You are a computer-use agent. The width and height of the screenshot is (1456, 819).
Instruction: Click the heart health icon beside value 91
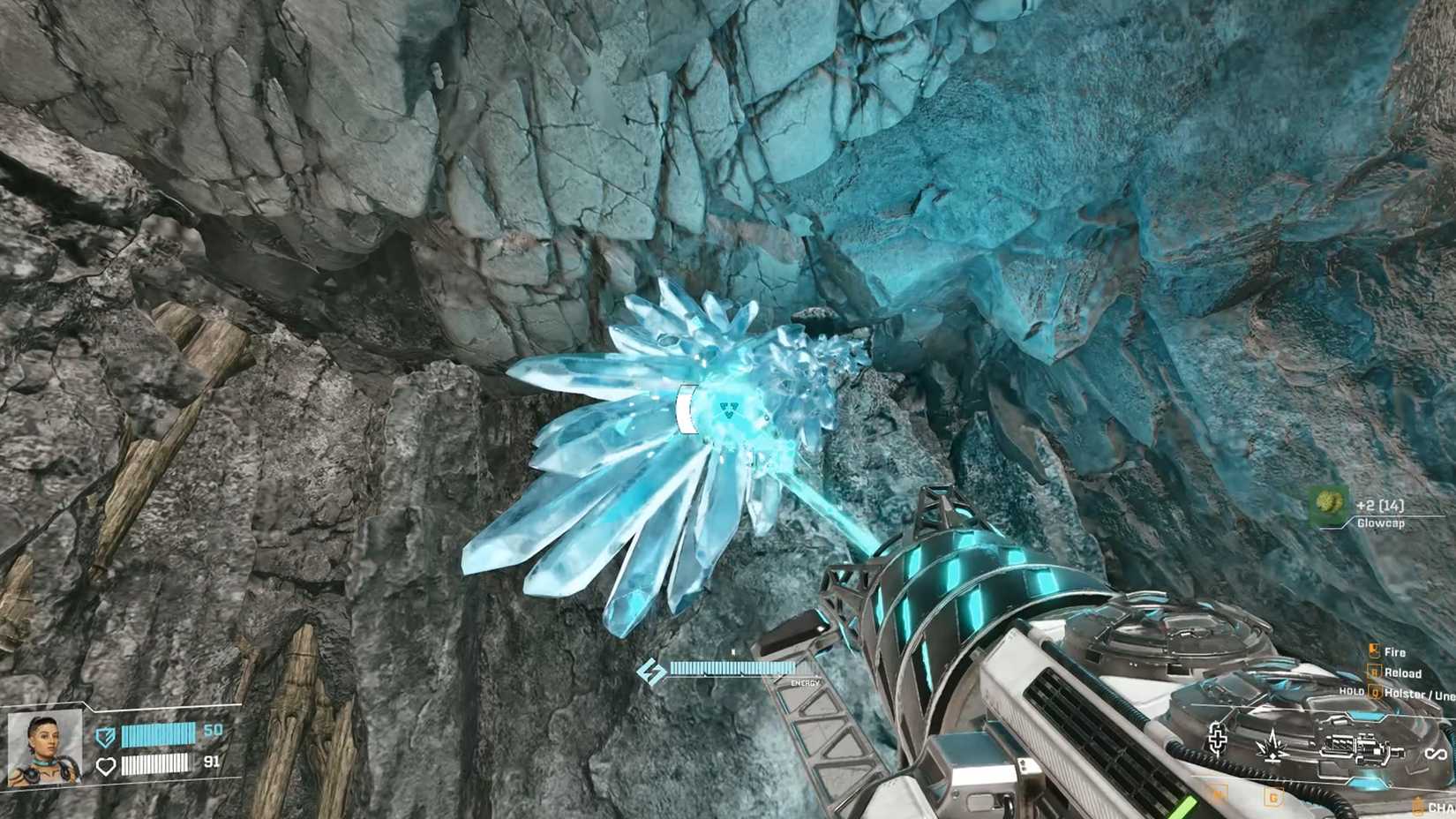click(106, 766)
